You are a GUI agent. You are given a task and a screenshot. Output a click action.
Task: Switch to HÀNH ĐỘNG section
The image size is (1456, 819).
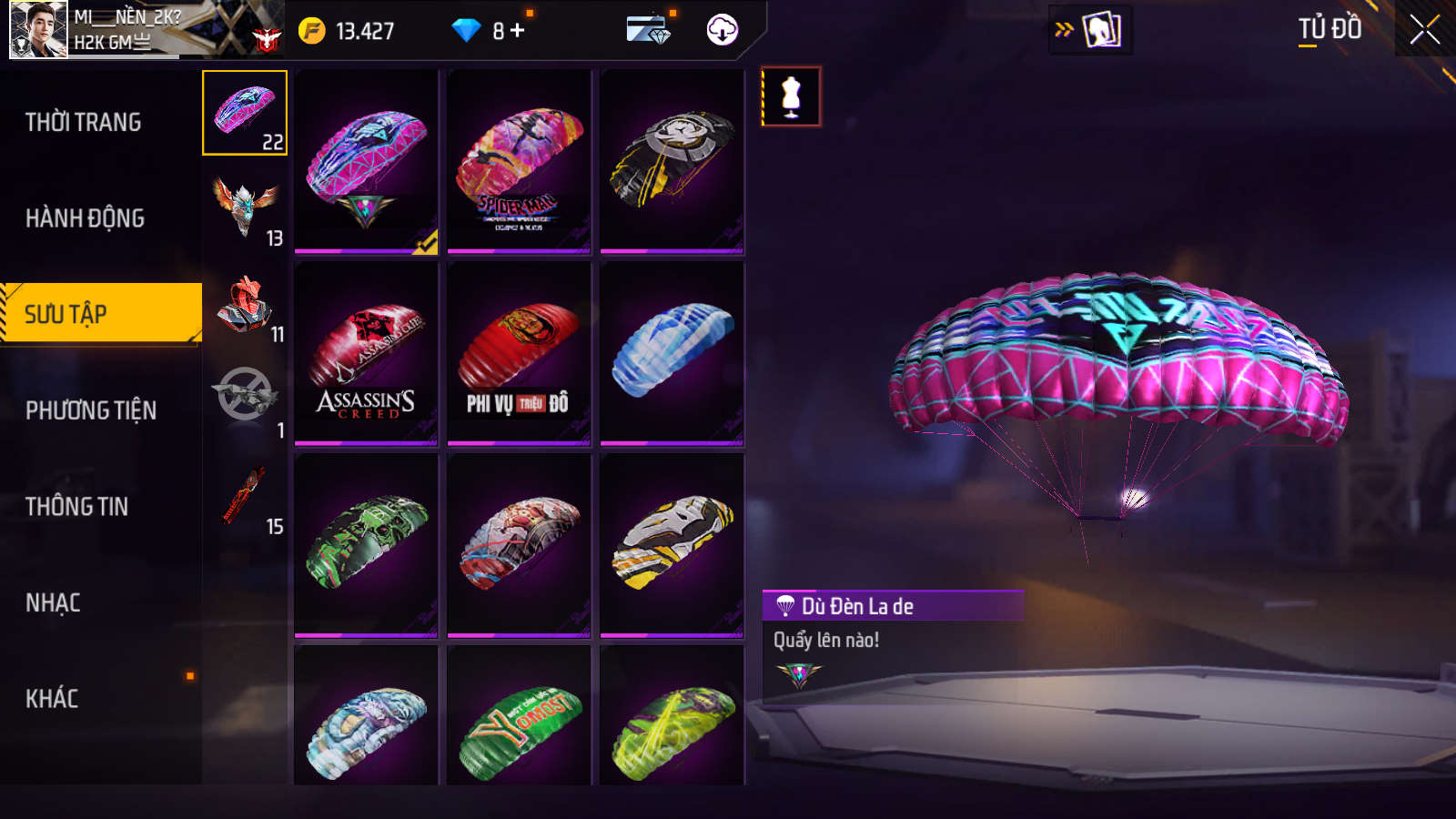coord(86,218)
